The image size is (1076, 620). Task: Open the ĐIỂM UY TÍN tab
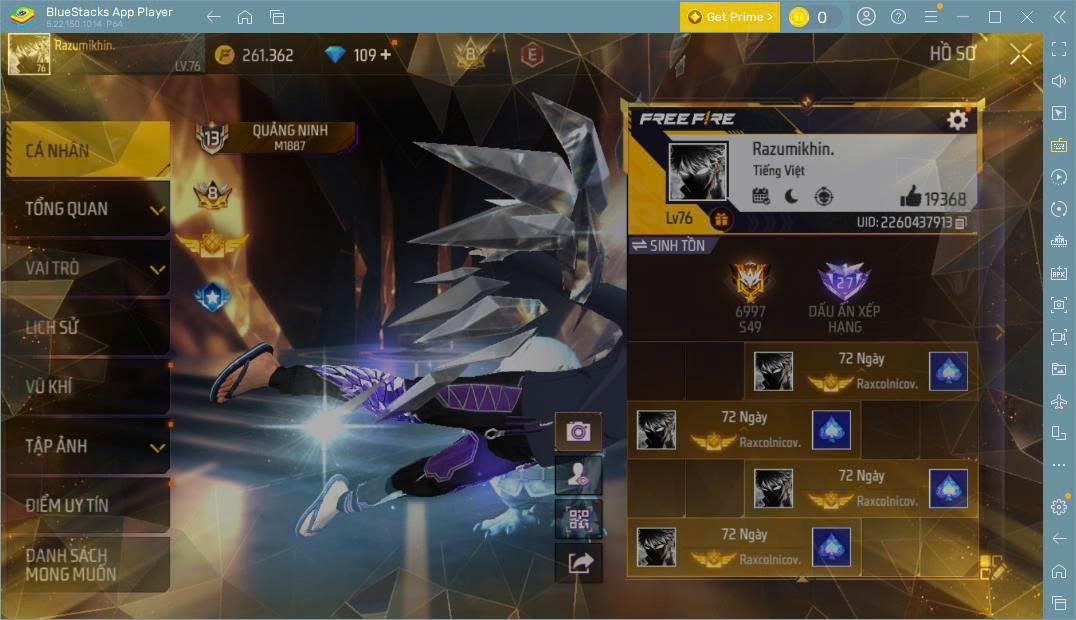click(86, 505)
